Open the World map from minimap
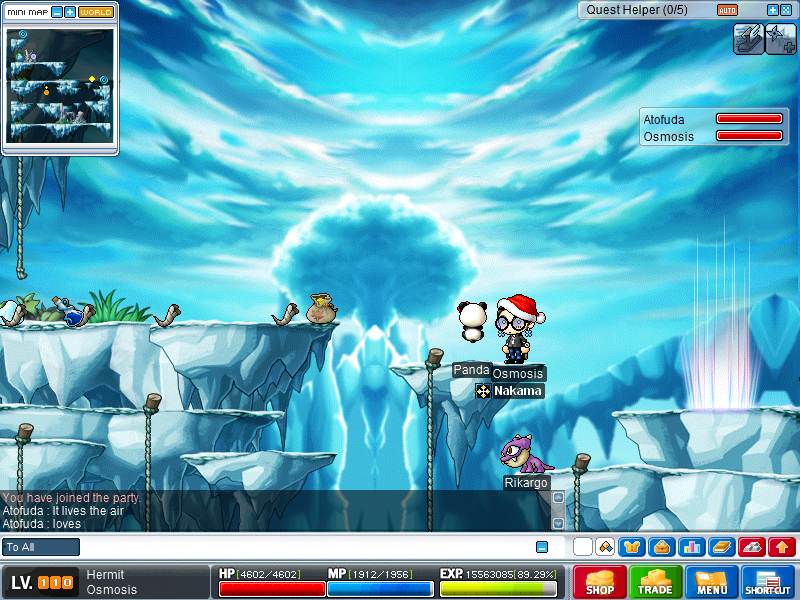 (96, 12)
